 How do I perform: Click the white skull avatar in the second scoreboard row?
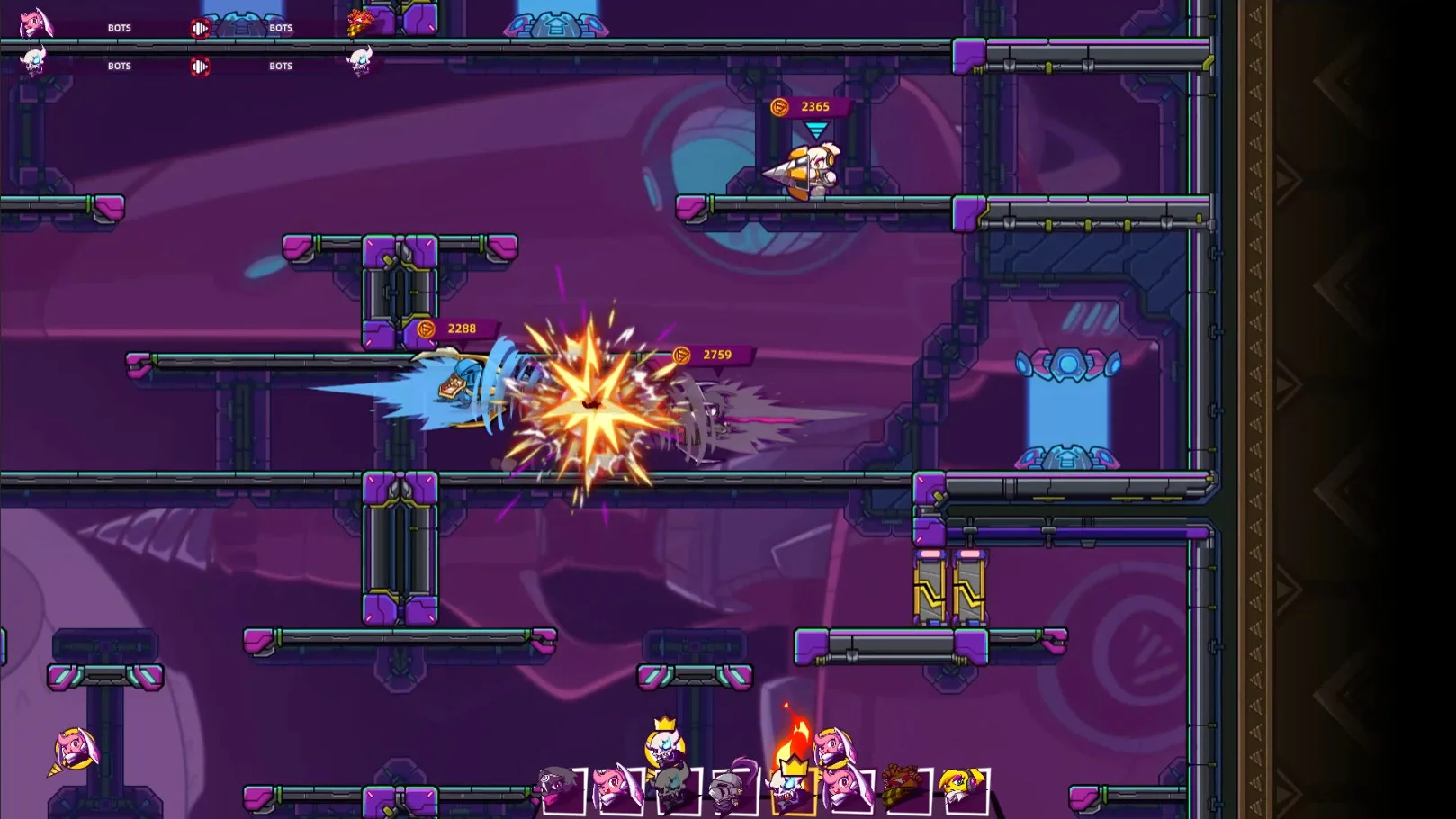click(33, 62)
